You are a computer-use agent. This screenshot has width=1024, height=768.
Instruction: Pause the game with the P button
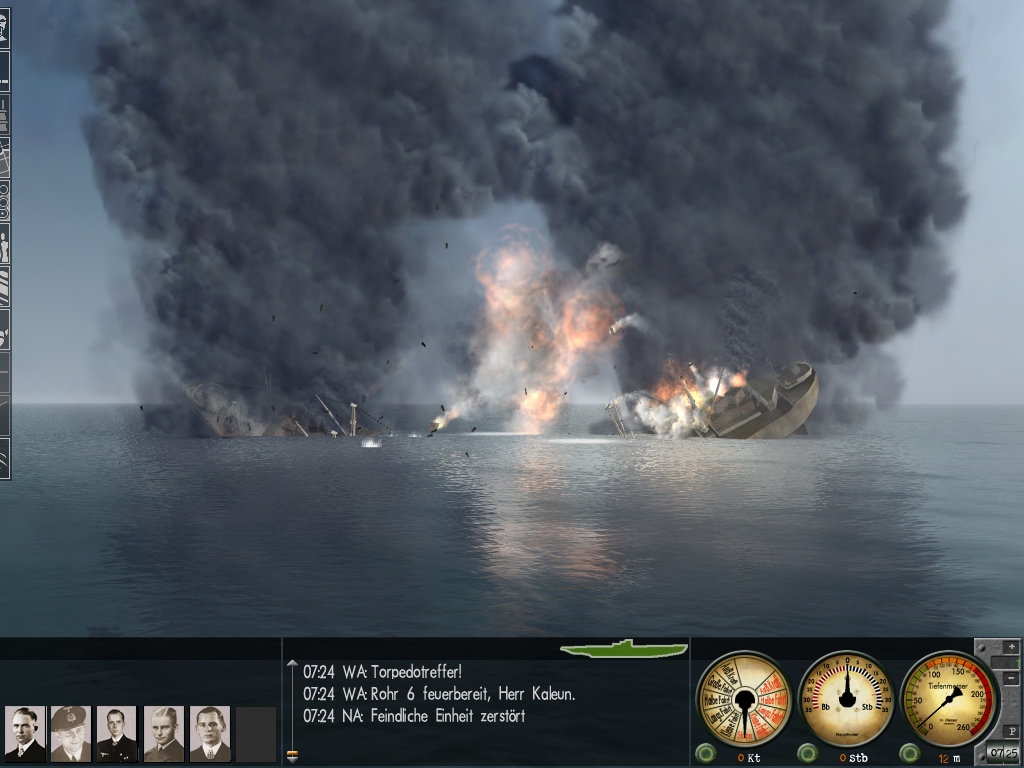pyautogui.click(x=1010, y=730)
